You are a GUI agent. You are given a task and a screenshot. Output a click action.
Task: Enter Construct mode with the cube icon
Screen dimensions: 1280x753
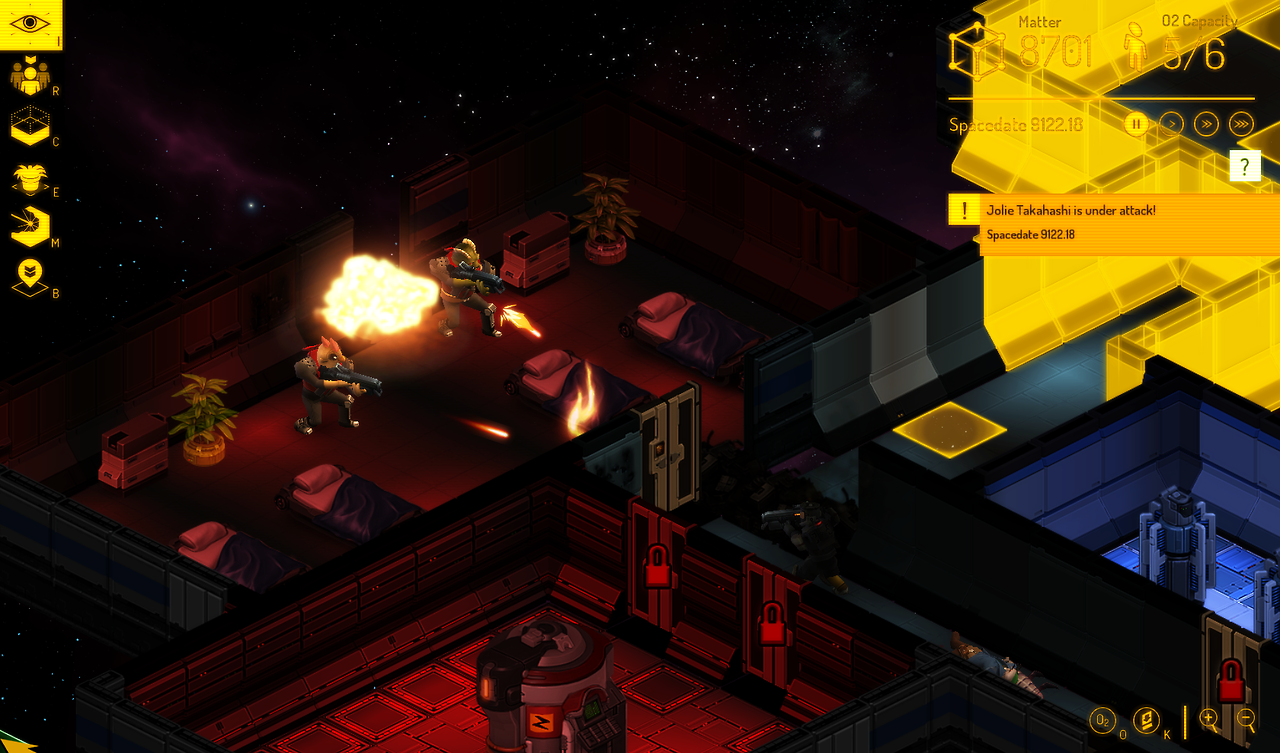(x=30, y=126)
